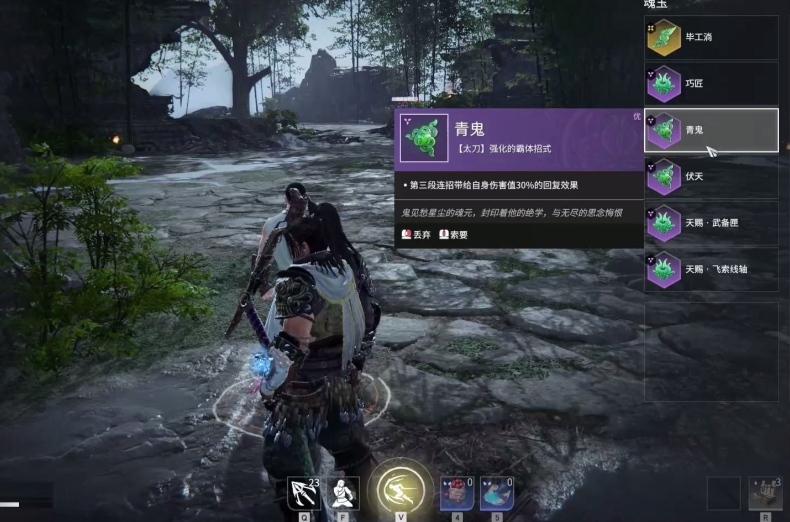This screenshot has height=522, width=790.
Task: Select the gold soul jade at the list top
Action: point(711,38)
